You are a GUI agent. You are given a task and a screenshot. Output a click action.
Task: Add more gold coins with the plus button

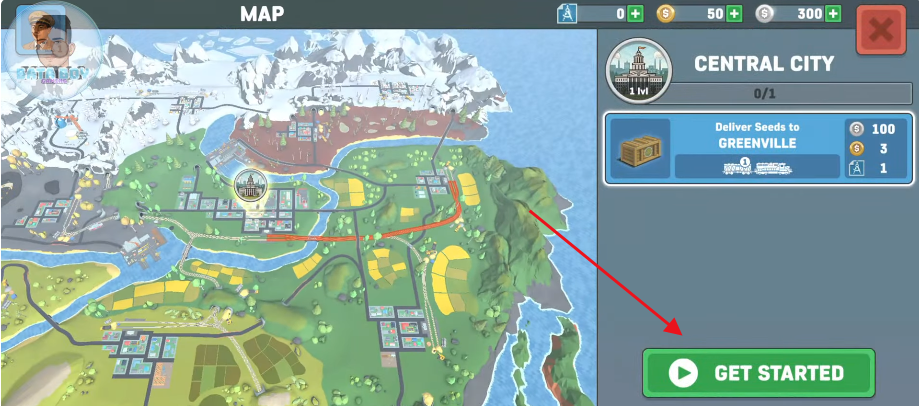tap(734, 14)
